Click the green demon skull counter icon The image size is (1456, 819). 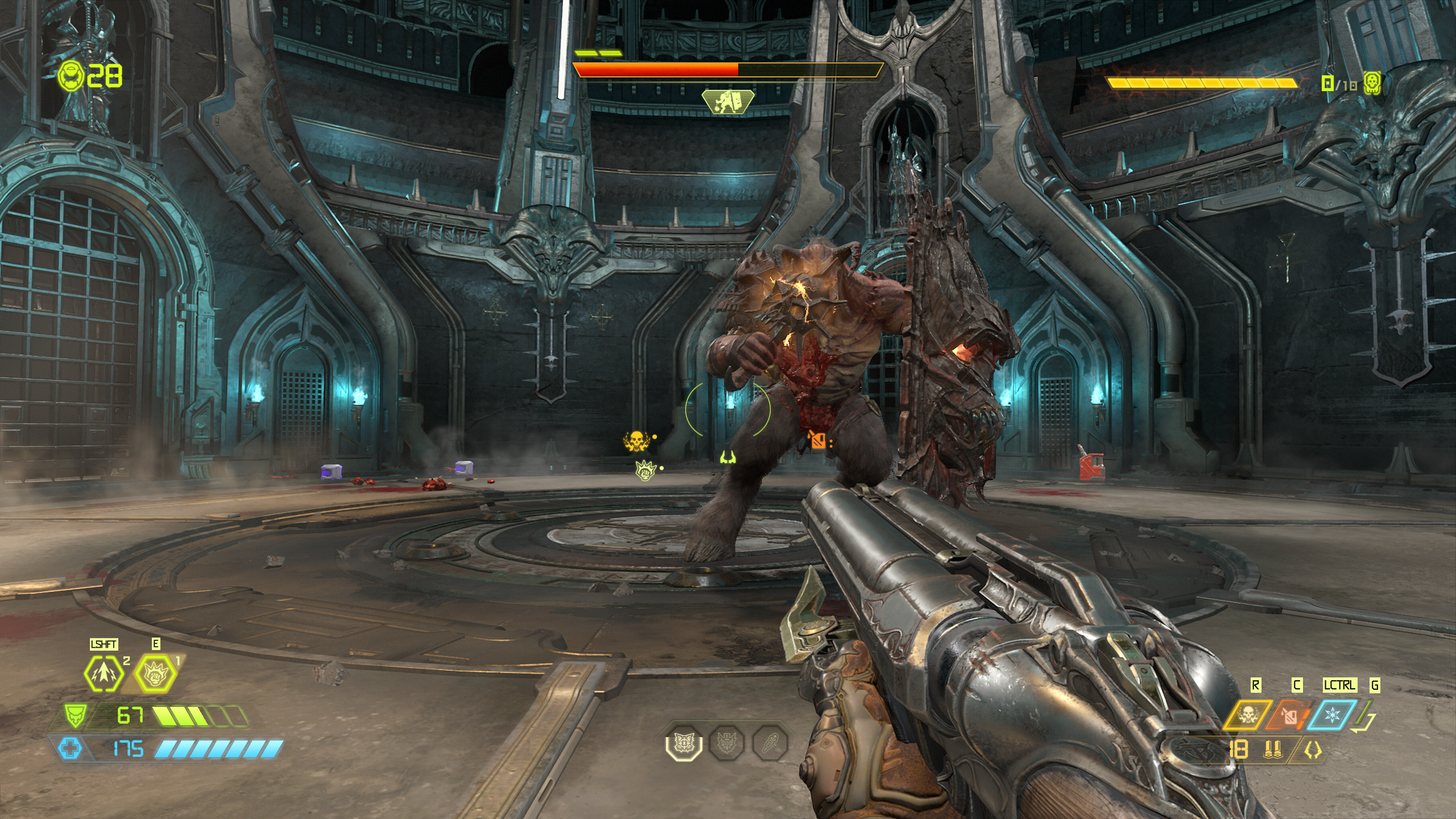coord(1372,84)
